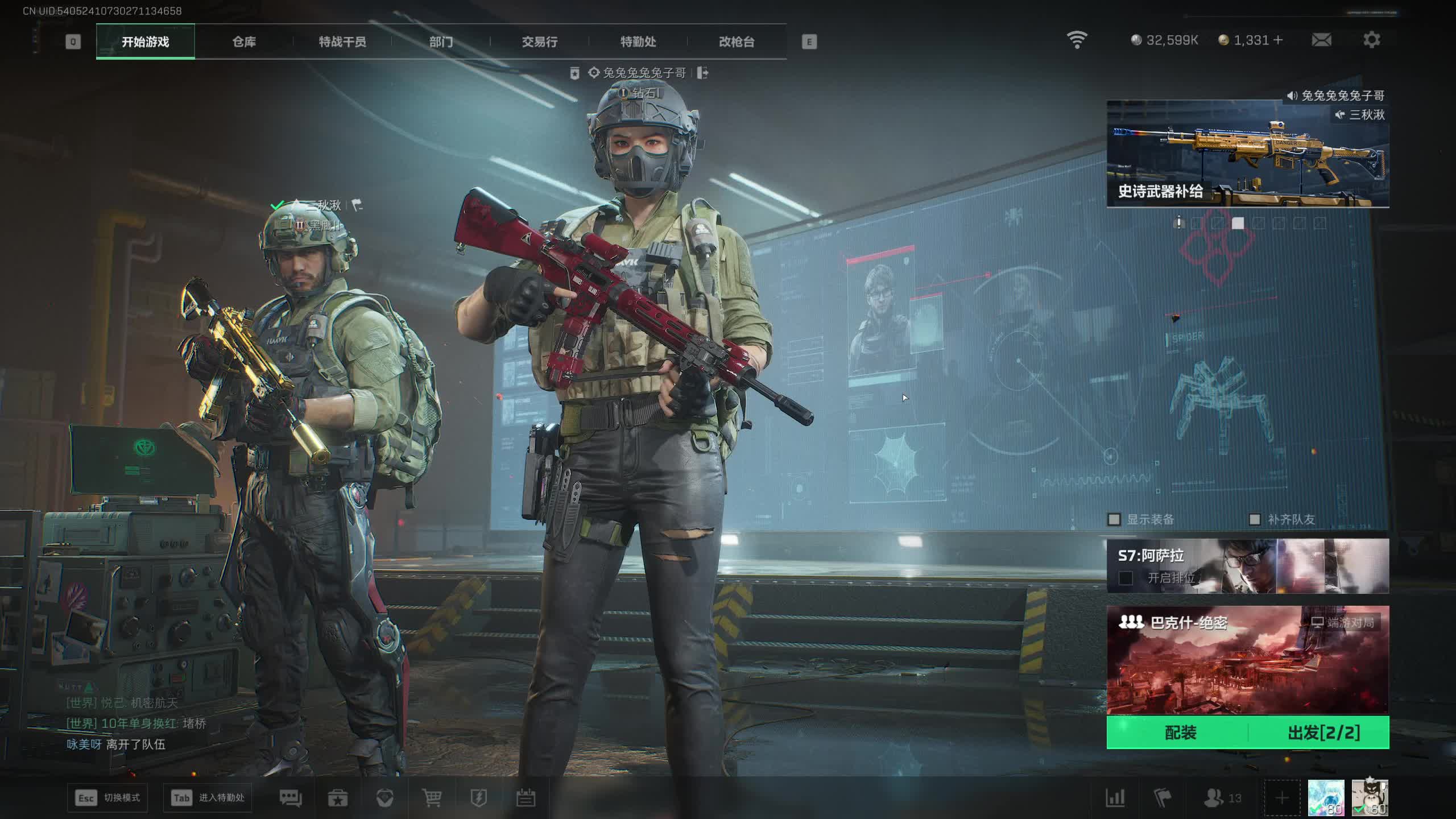The width and height of the screenshot is (1456, 819).
Task: Open the shopping cart store icon
Action: pos(432,798)
